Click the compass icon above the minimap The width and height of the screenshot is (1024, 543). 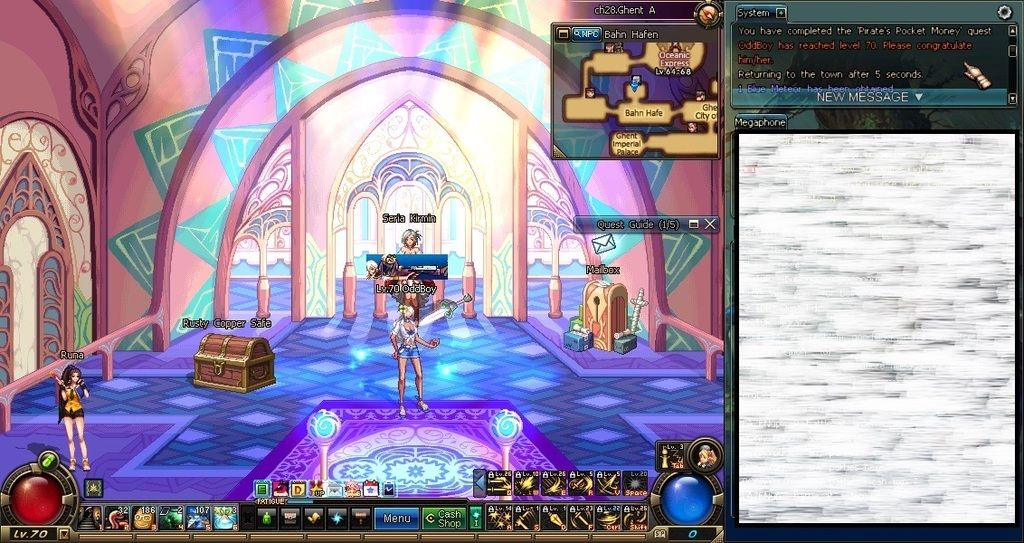click(x=707, y=13)
